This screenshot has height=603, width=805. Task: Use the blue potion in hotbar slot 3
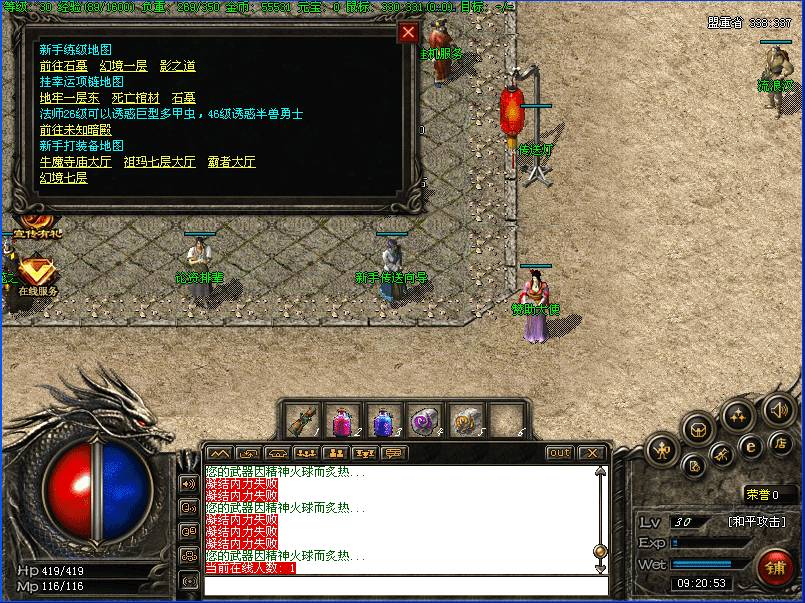384,419
